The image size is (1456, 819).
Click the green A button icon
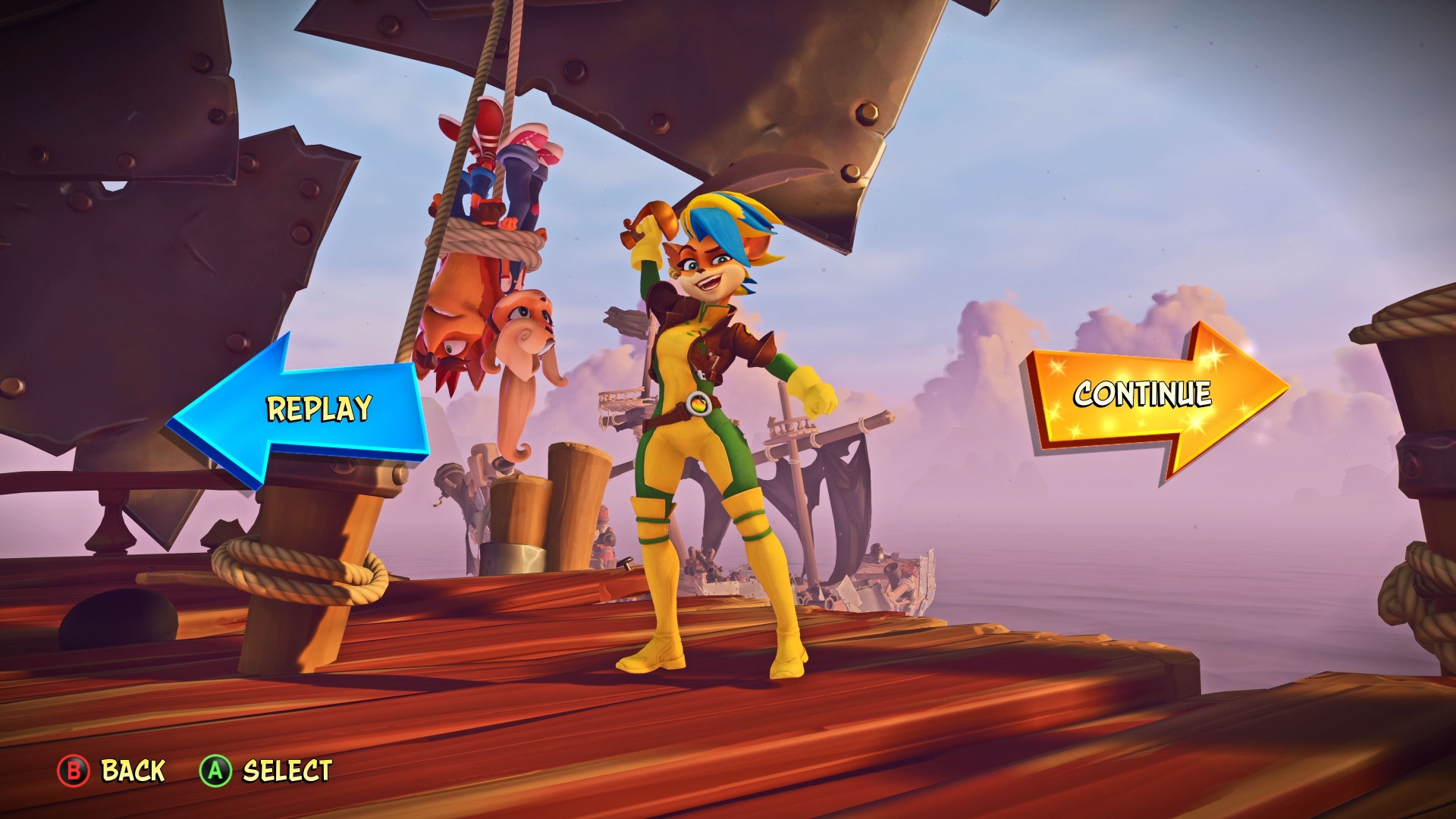(217, 771)
